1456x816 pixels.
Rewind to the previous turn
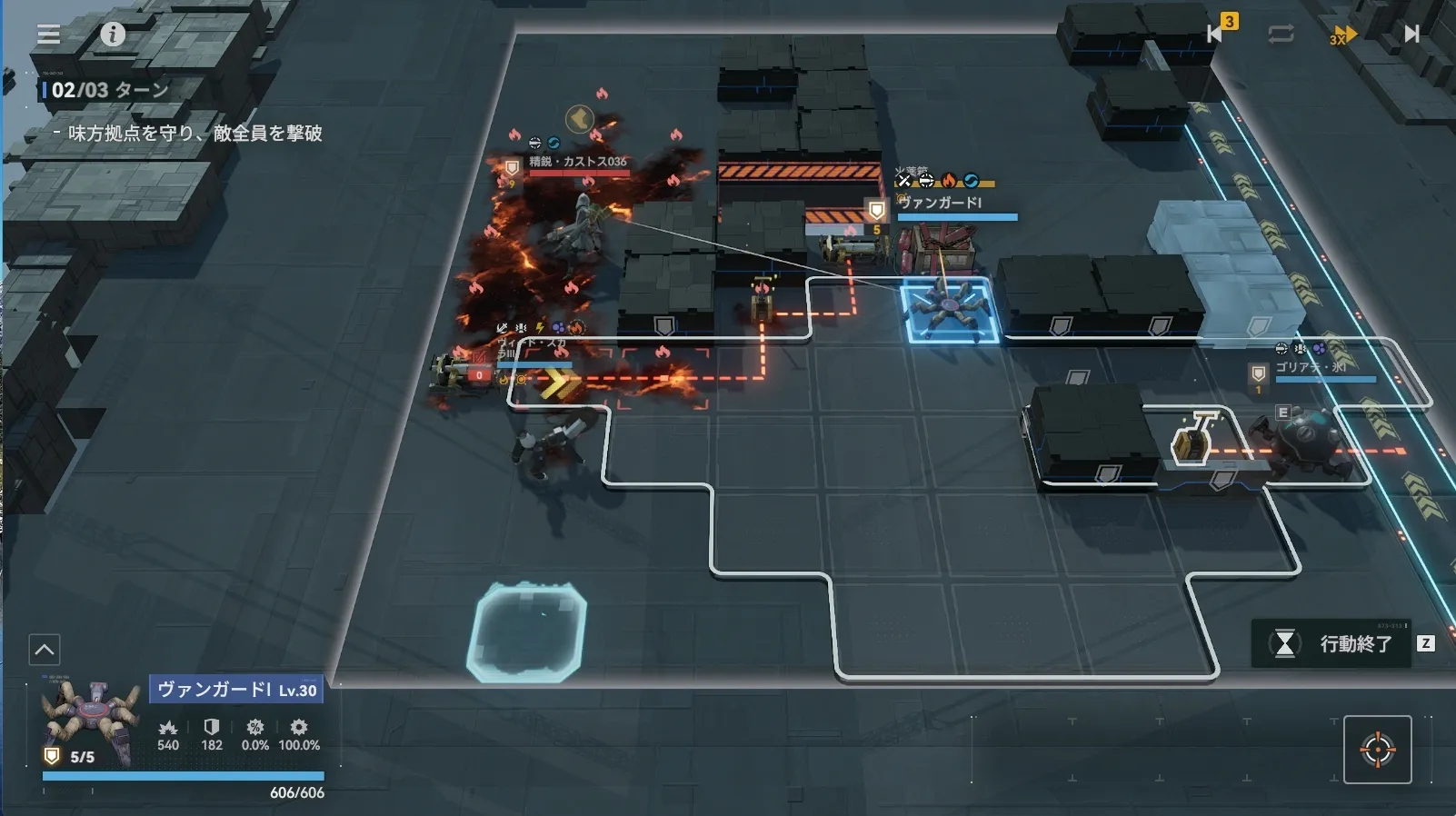coord(1216,34)
